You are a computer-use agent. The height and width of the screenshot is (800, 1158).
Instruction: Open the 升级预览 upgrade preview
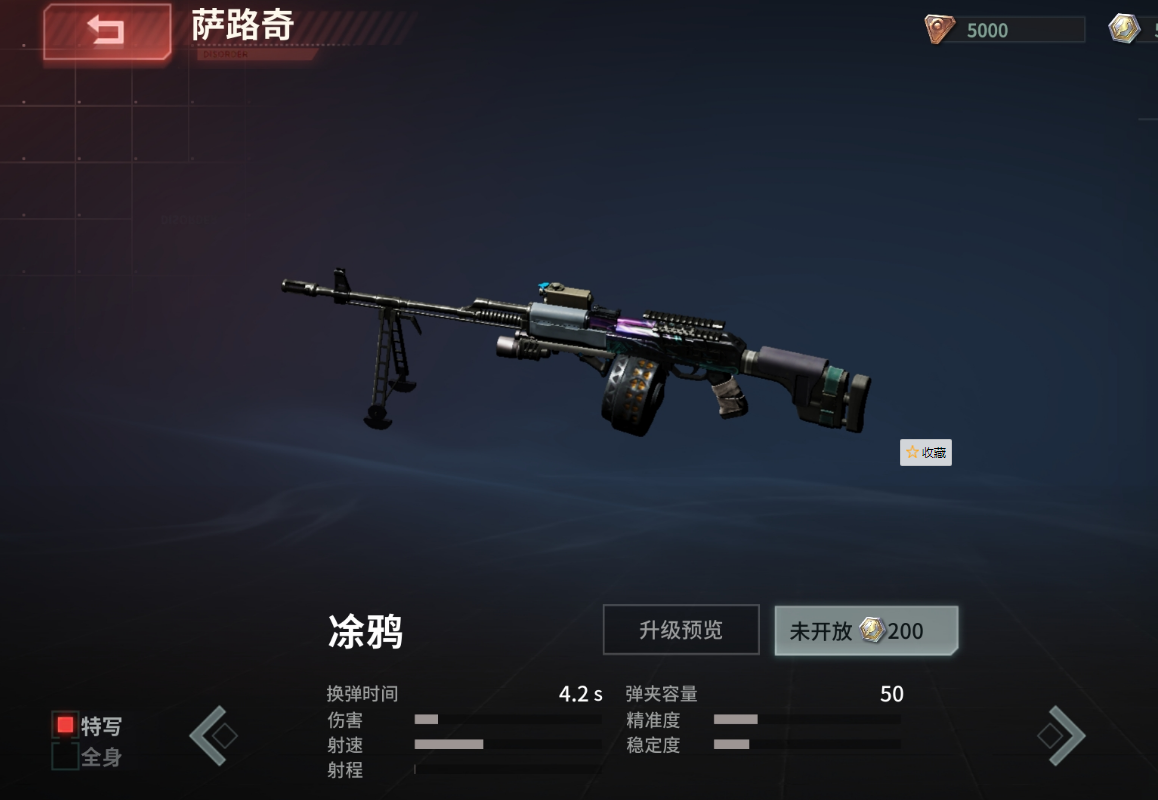680,630
